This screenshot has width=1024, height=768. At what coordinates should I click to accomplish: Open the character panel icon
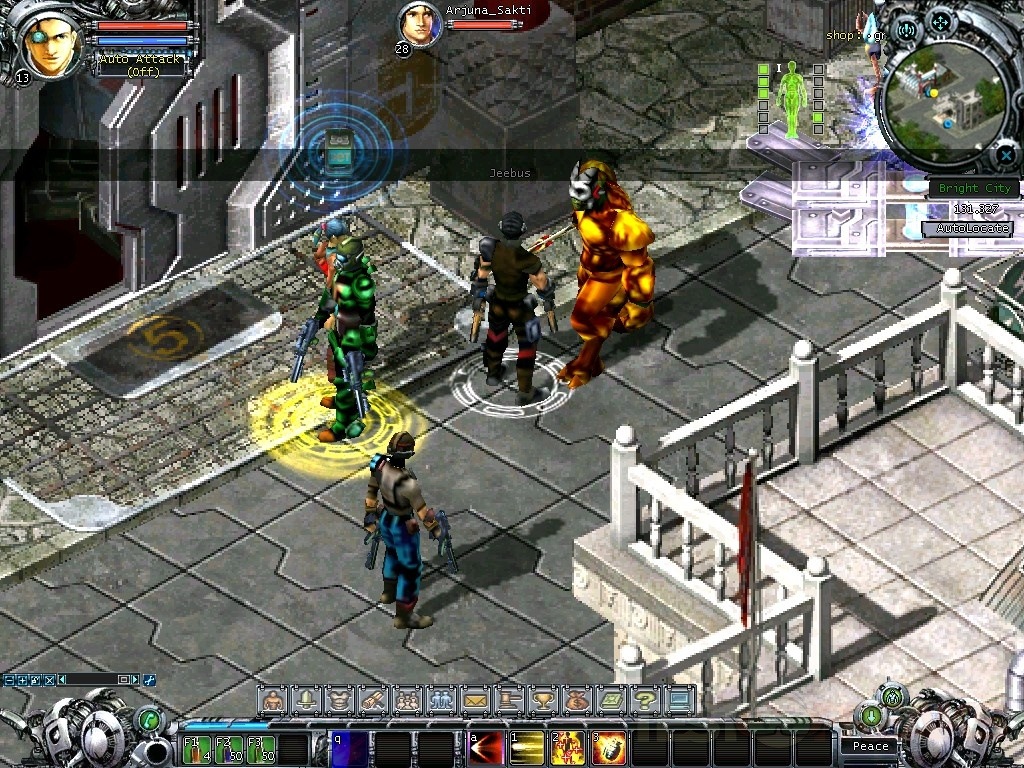click(273, 700)
